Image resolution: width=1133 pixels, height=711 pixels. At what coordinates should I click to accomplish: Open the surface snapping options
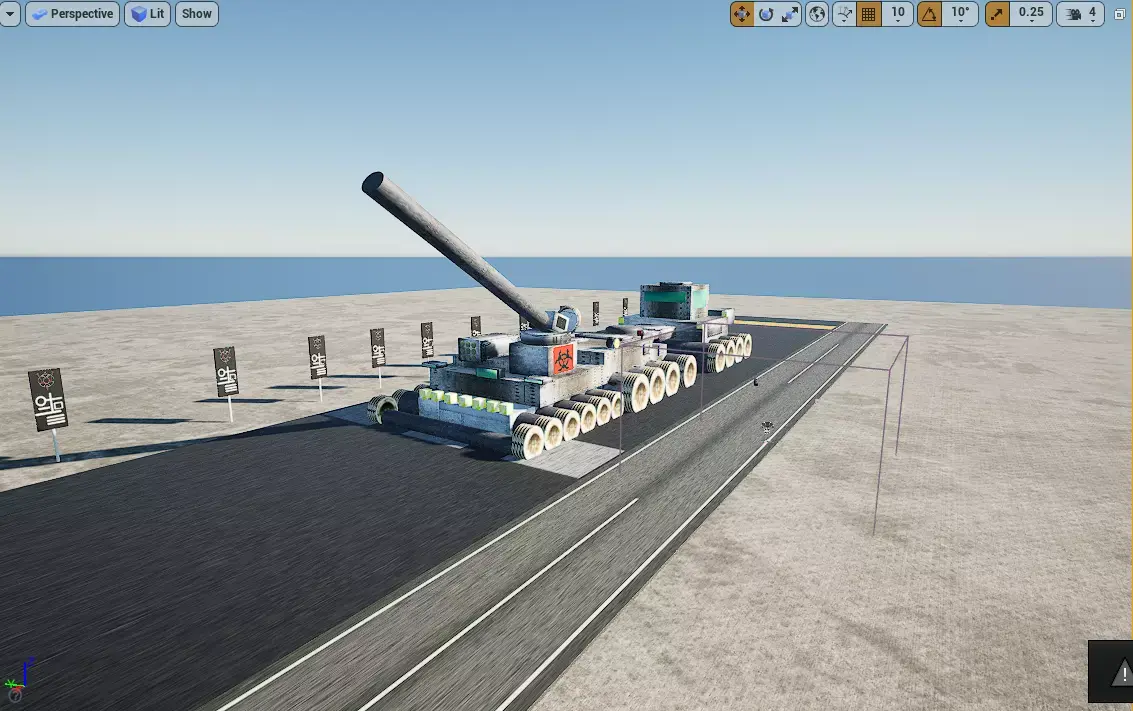tap(844, 14)
